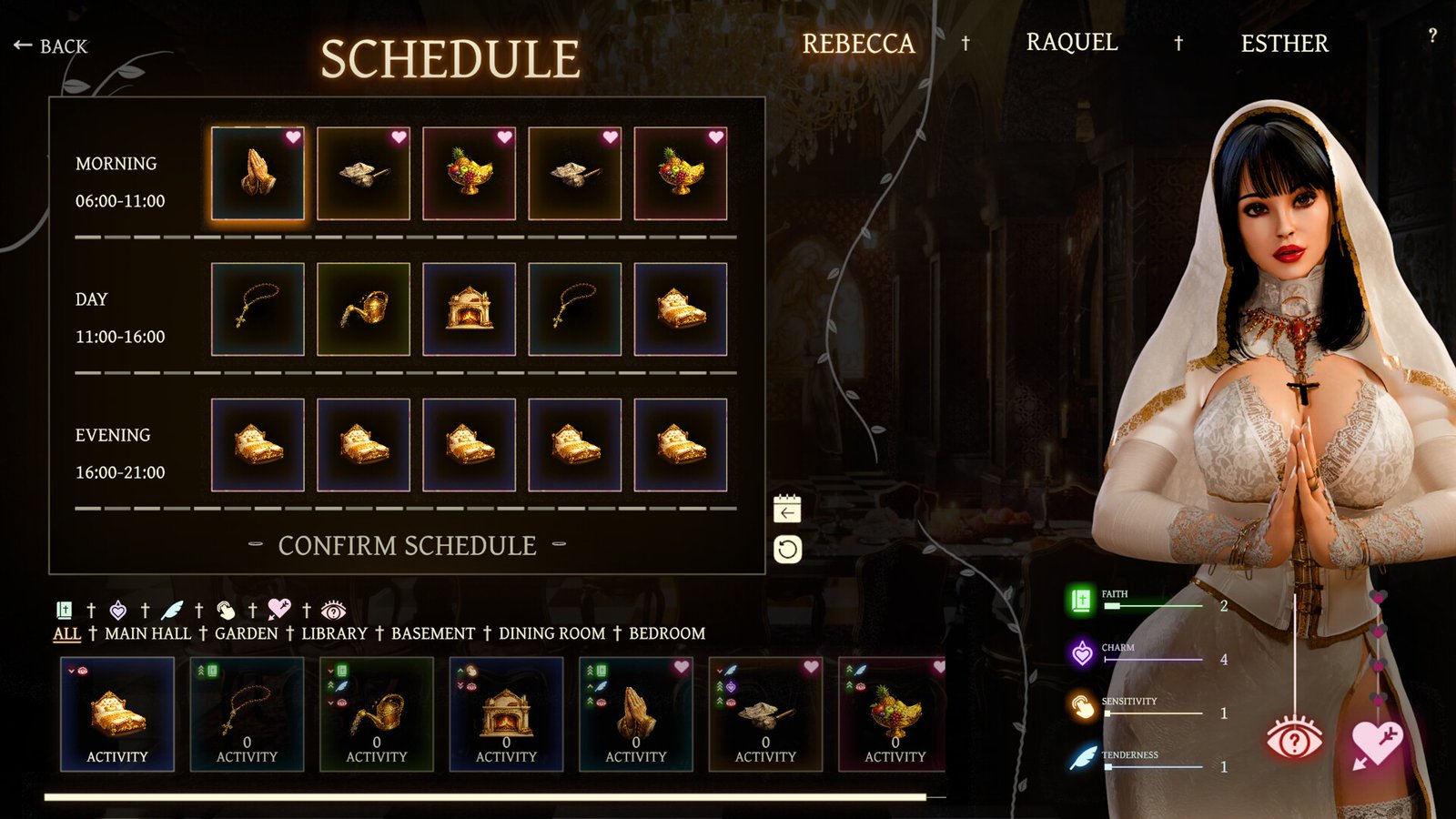
Task: Confirm the schedule
Action: (407, 545)
